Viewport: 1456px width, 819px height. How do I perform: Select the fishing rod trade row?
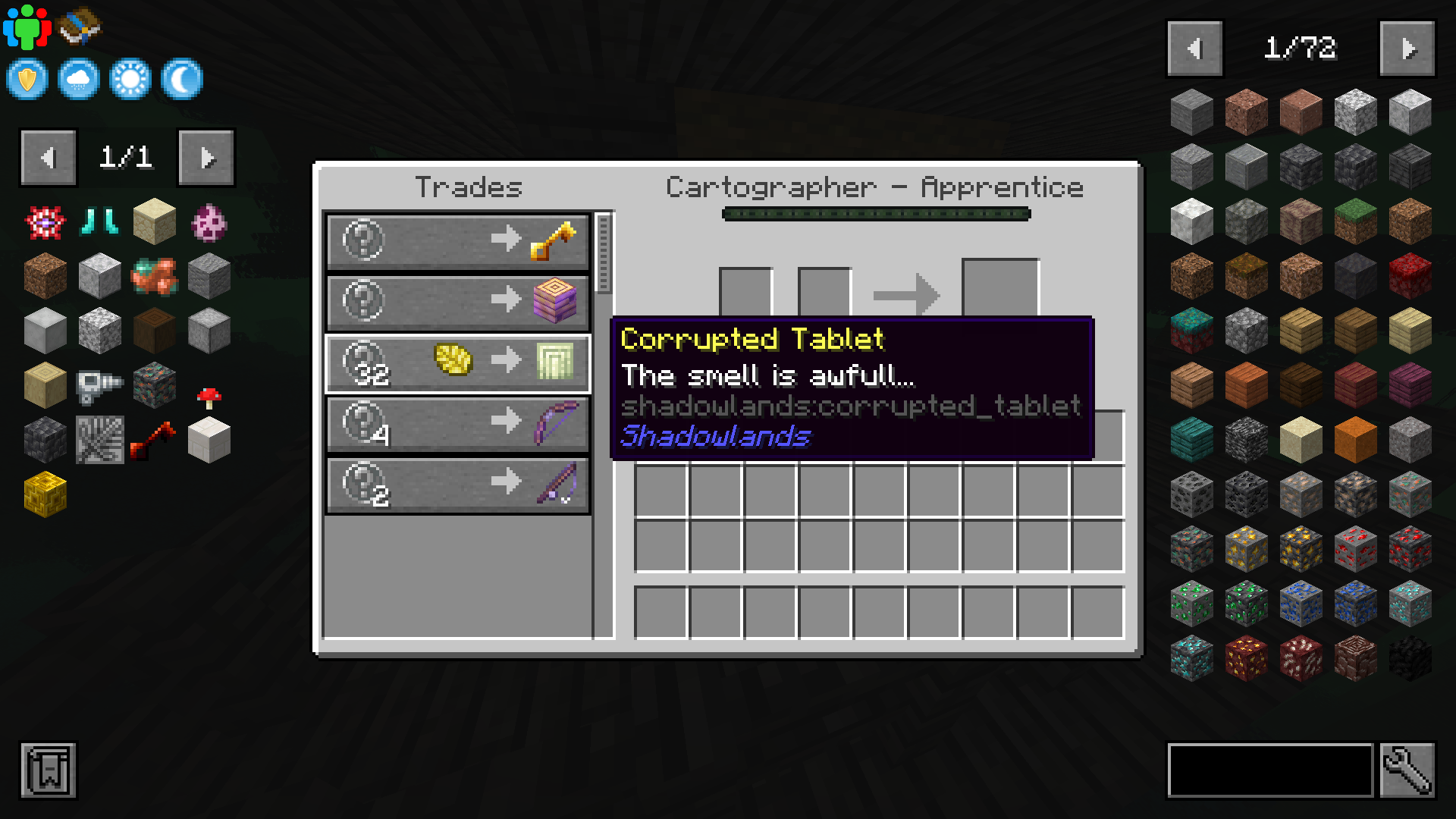[457, 485]
